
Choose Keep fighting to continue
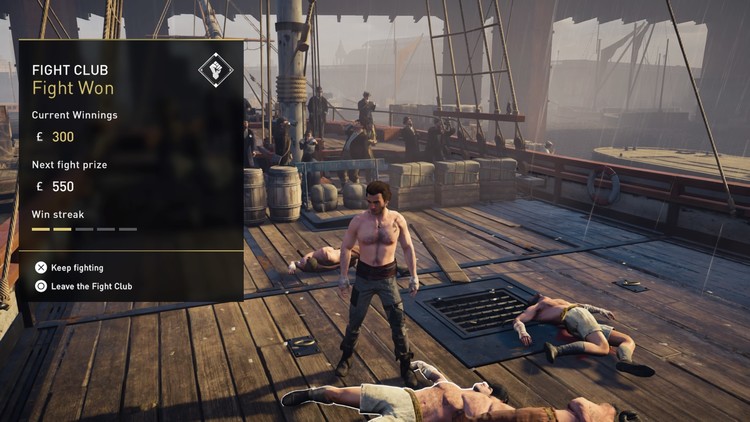pyautogui.click(x=76, y=268)
